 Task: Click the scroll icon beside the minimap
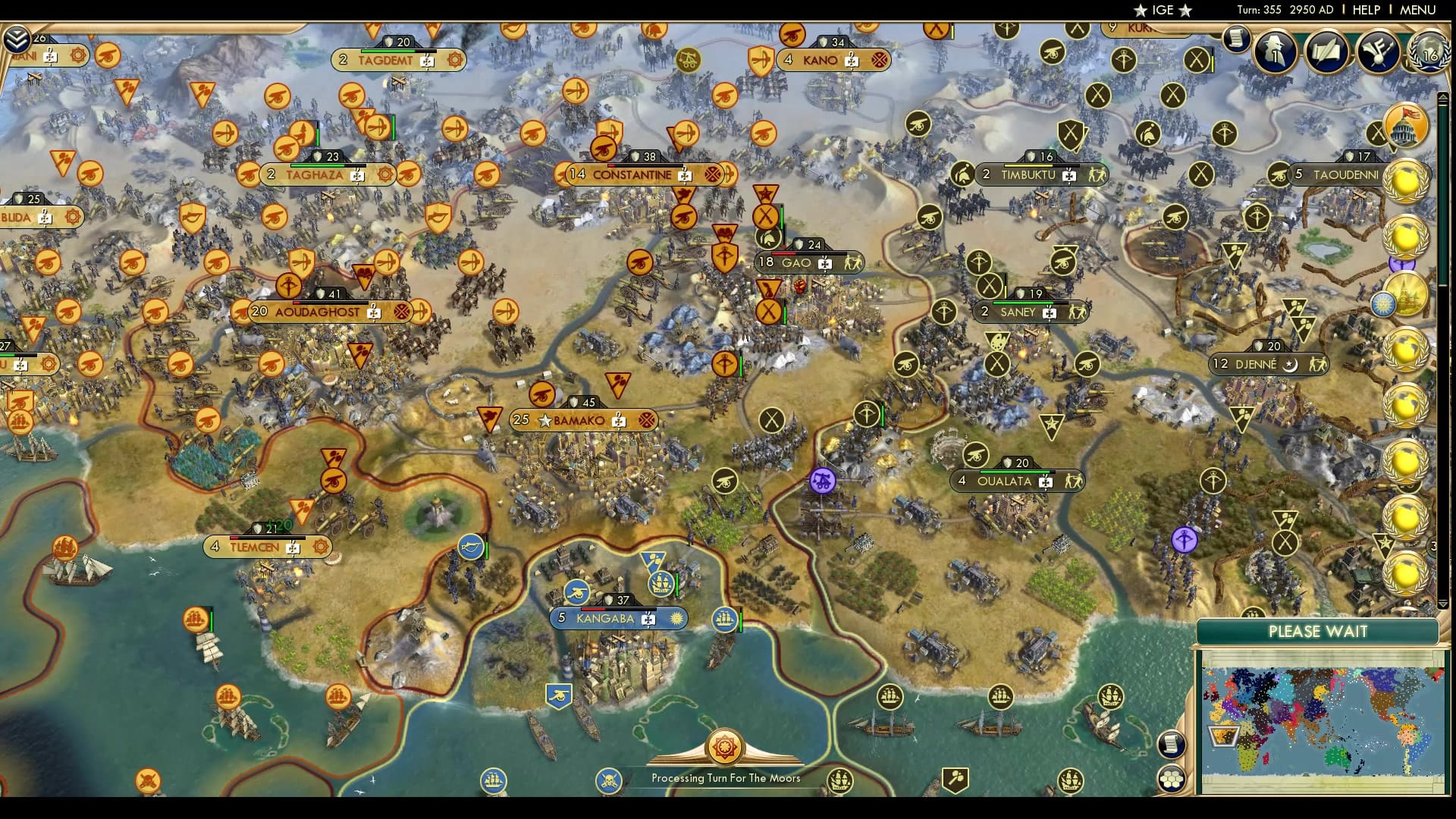[x=1173, y=745]
